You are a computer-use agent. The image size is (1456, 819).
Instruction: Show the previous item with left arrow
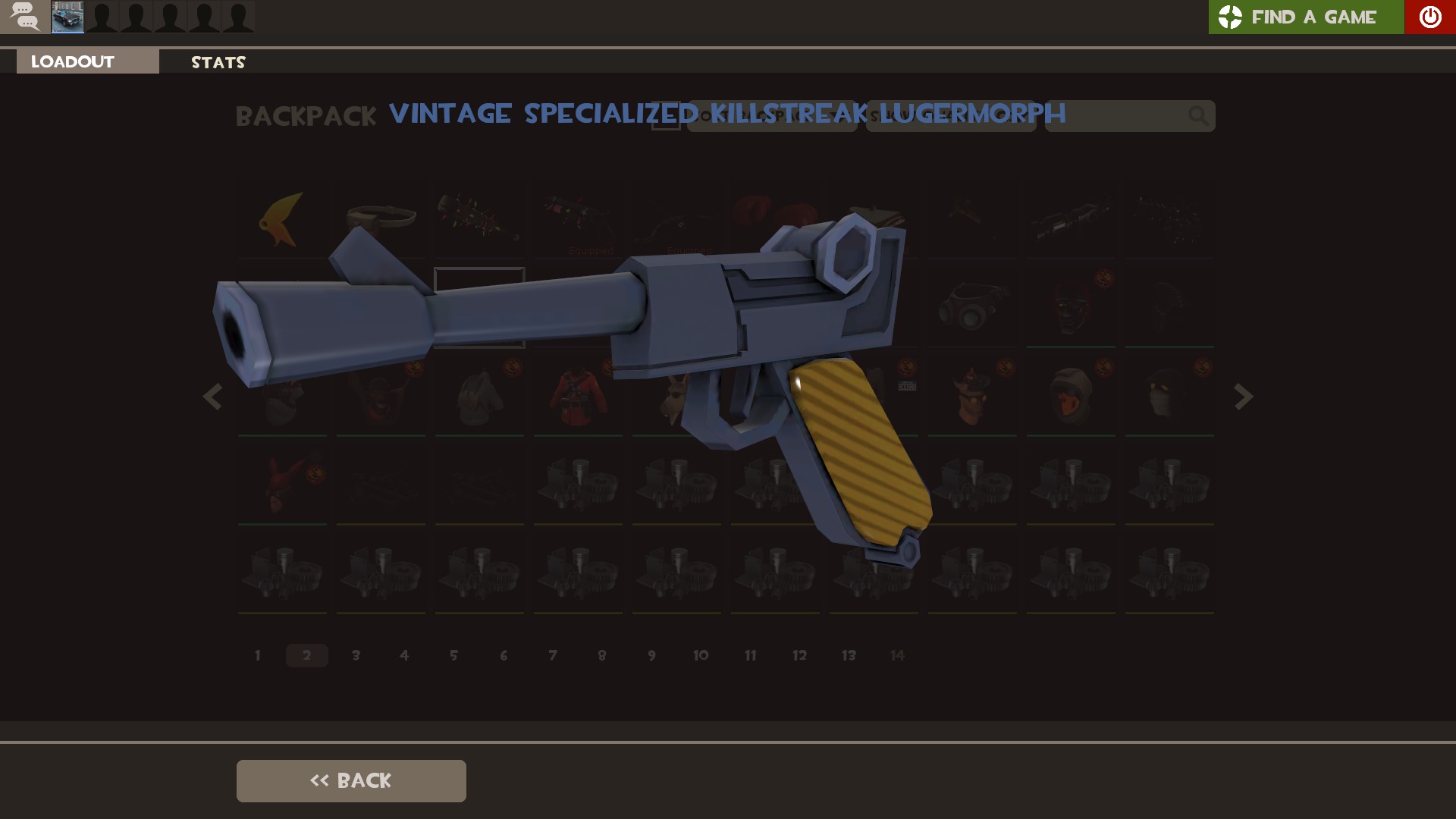pos(212,397)
